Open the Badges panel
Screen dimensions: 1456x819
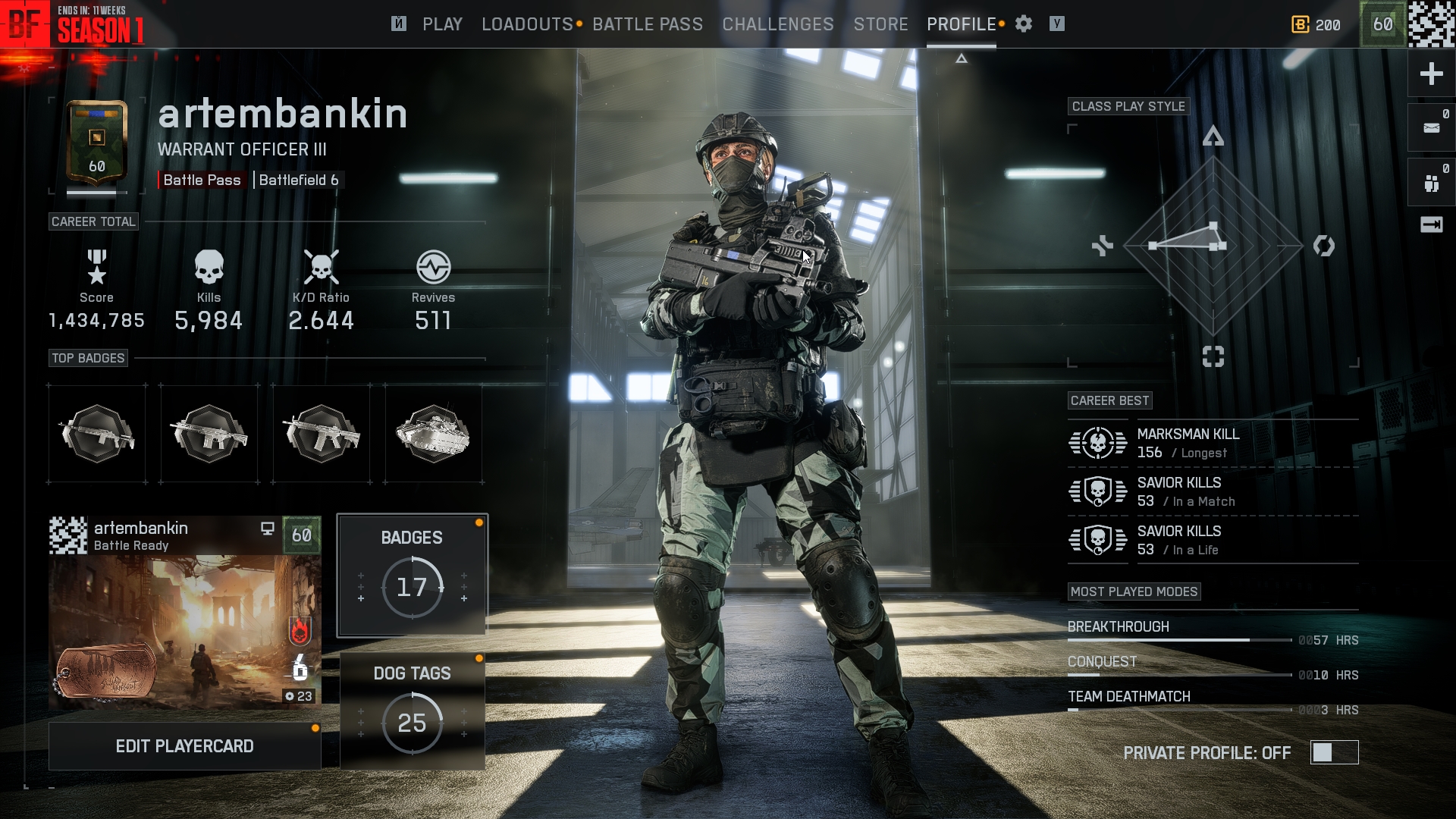click(412, 575)
